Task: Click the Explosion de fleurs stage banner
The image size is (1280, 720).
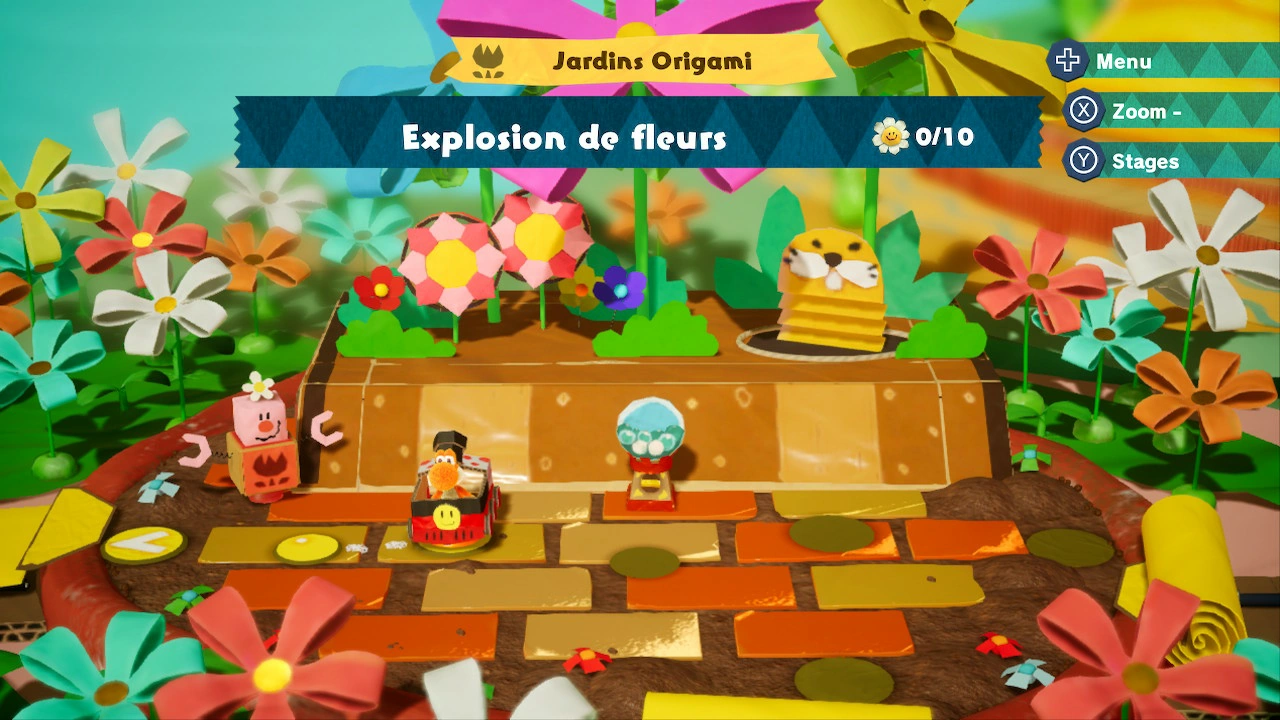Action: click(563, 139)
